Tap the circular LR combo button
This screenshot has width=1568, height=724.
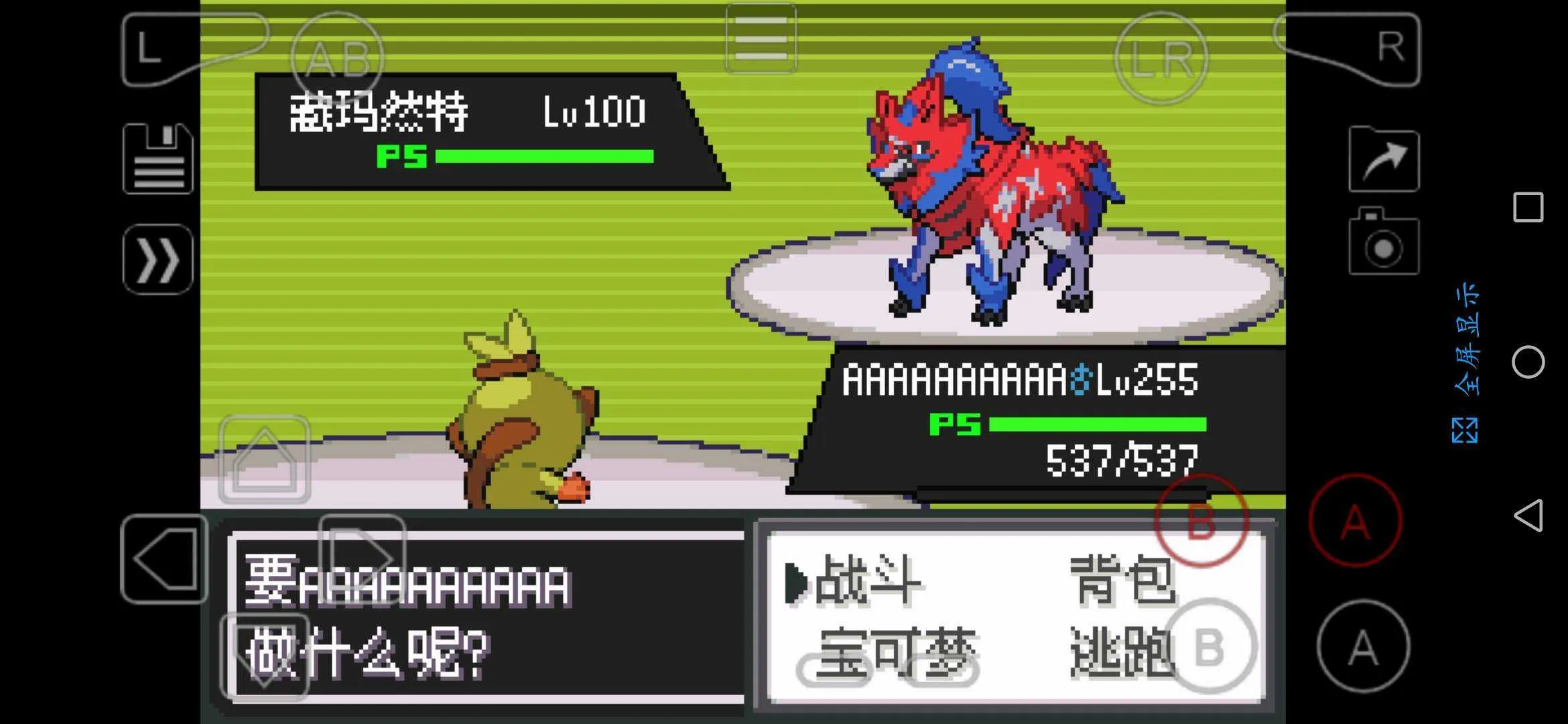(1161, 58)
